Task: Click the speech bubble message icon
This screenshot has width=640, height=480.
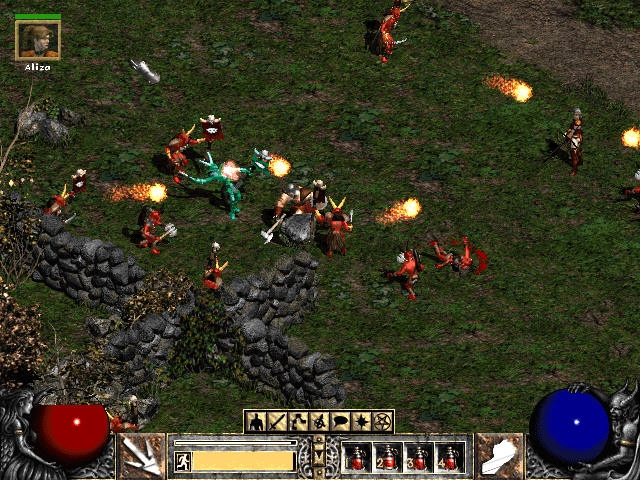Action: tap(341, 421)
